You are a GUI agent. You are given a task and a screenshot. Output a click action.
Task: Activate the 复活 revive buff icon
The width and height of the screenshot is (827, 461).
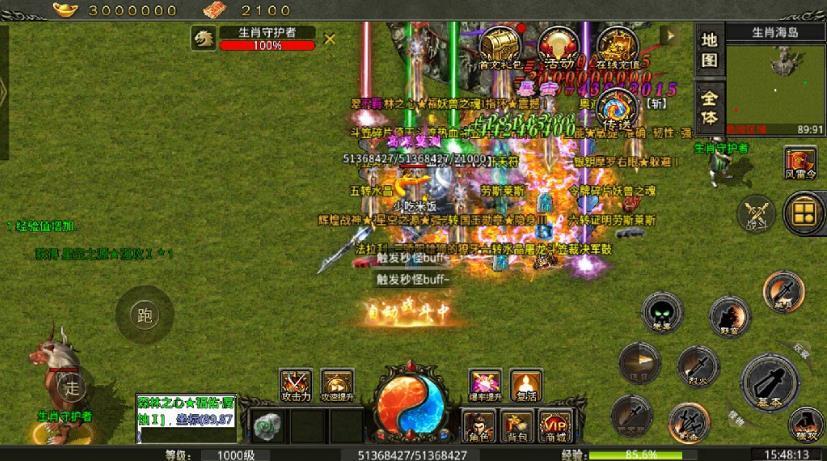[x=526, y=386]
